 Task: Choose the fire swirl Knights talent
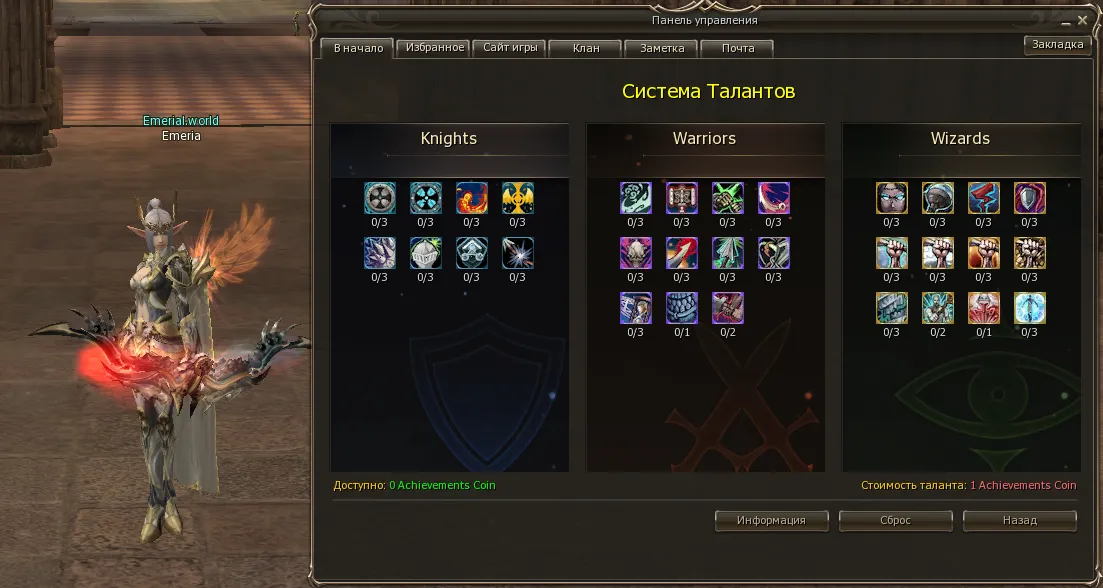pyautogui.click(x=472, y=198)
